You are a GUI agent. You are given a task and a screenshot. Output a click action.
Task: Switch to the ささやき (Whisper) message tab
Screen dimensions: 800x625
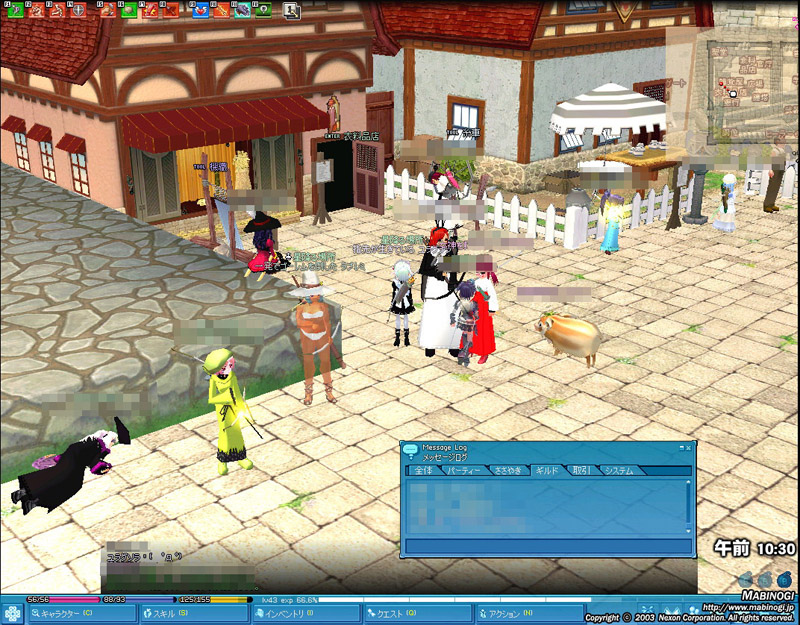coord(507,470)
